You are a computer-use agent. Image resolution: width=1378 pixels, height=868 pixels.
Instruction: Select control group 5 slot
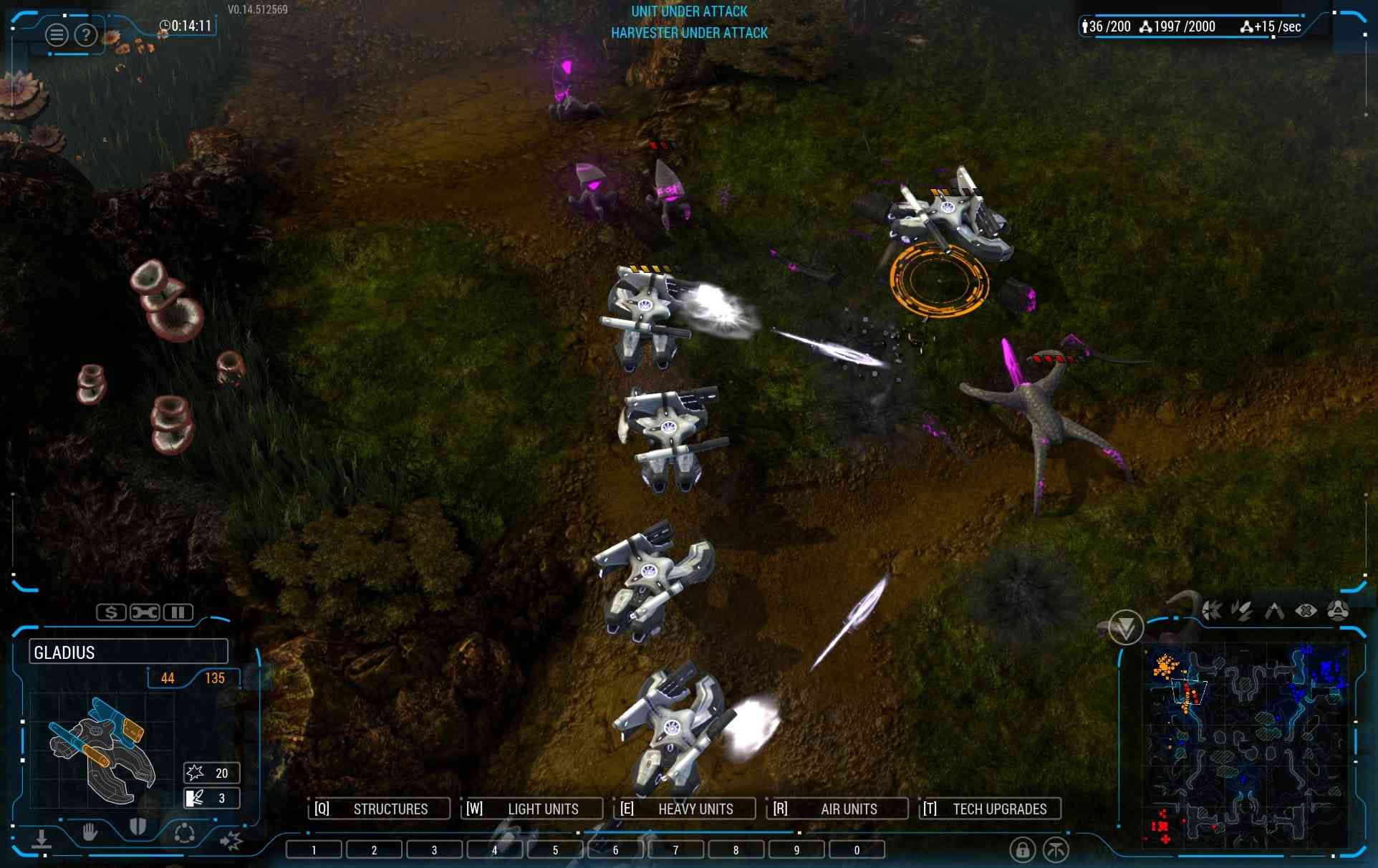click(x=555, y=850)
